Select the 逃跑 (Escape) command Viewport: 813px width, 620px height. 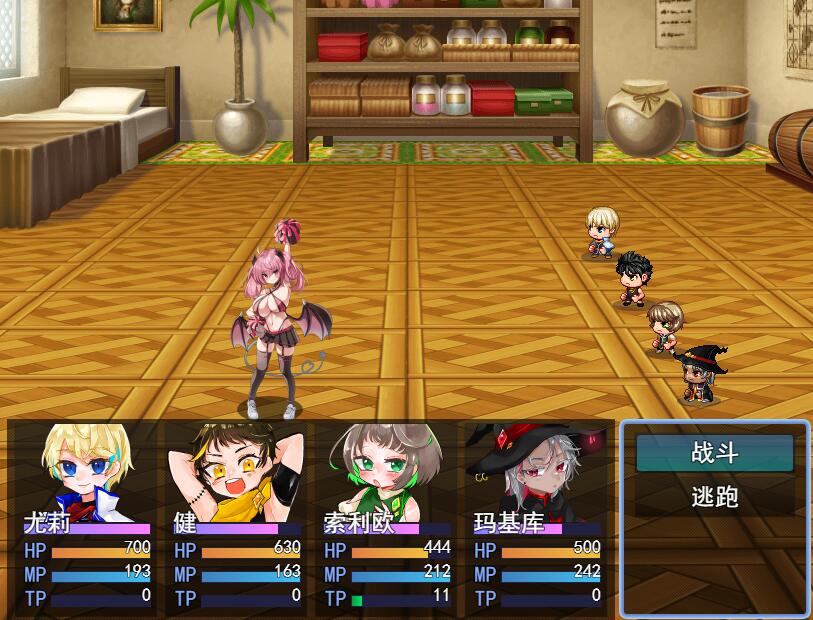click(x=714, y=497)
